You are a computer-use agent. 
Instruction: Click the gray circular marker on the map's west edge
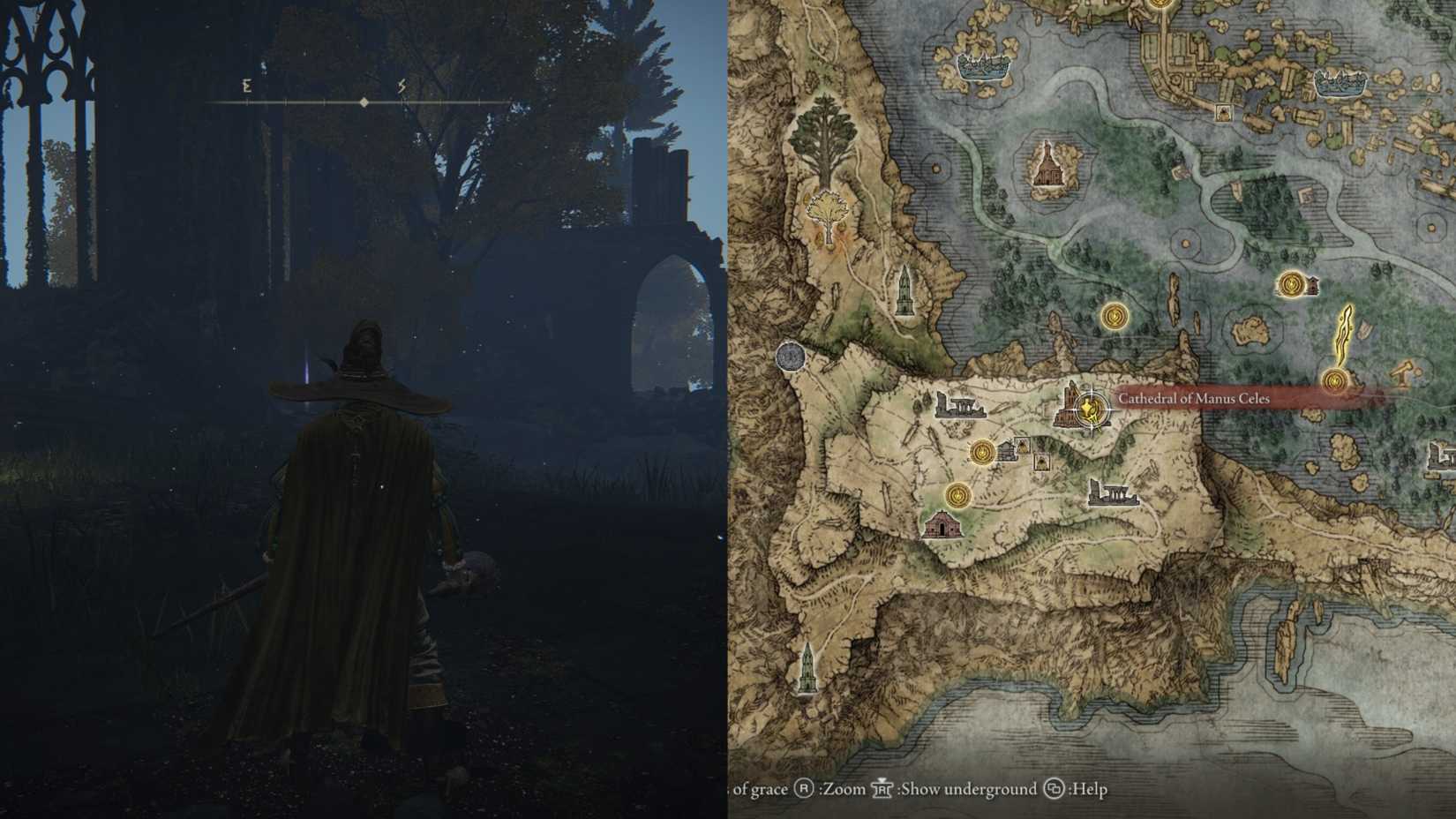(x=790, y=357)
